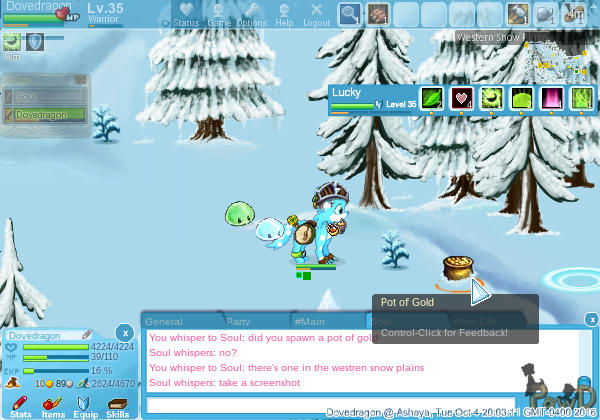
Task: Use the hammer item in the hotbar
Action: click(517, 14)
